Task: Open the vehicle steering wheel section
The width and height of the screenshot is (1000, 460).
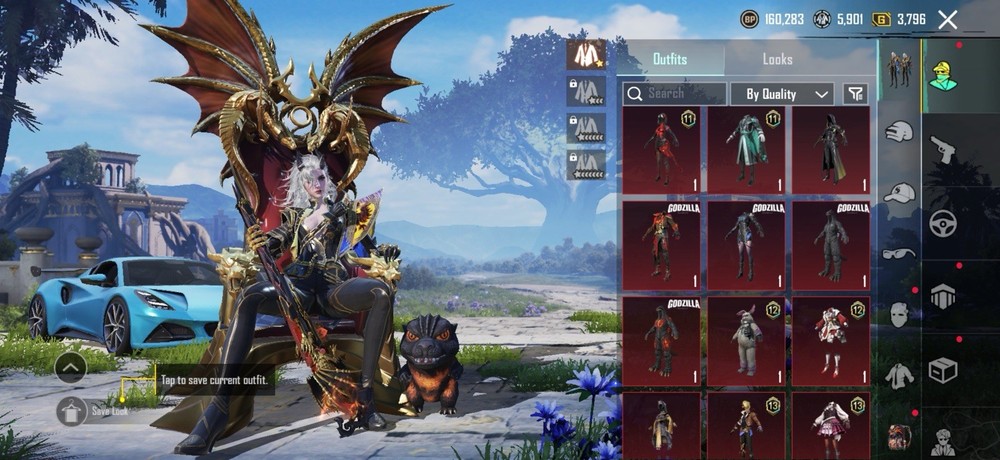Action: [x=943, y=223]
